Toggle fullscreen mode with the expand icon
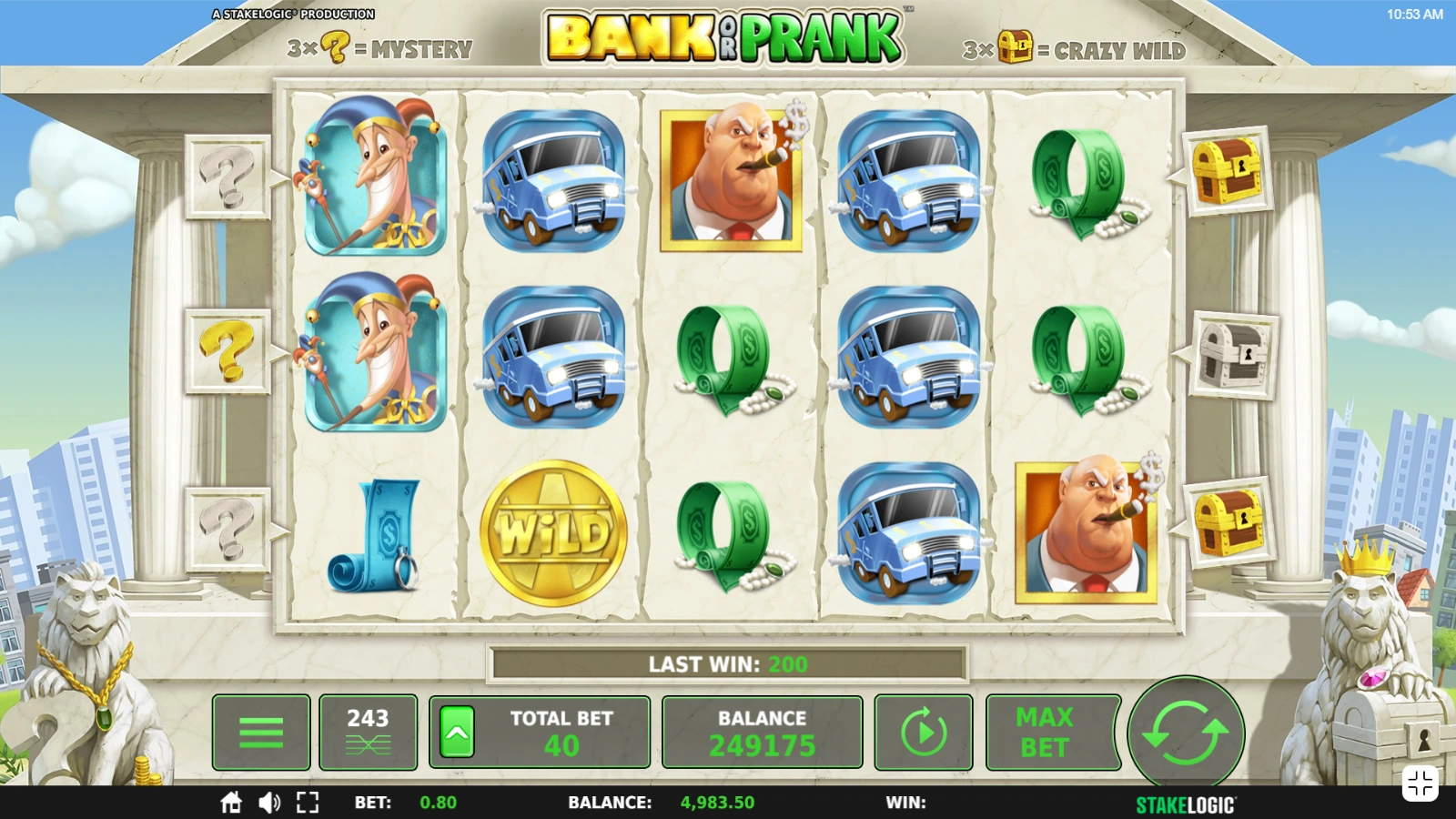The height and width of the screenshot is (819, 1456). tap(308, 804)
